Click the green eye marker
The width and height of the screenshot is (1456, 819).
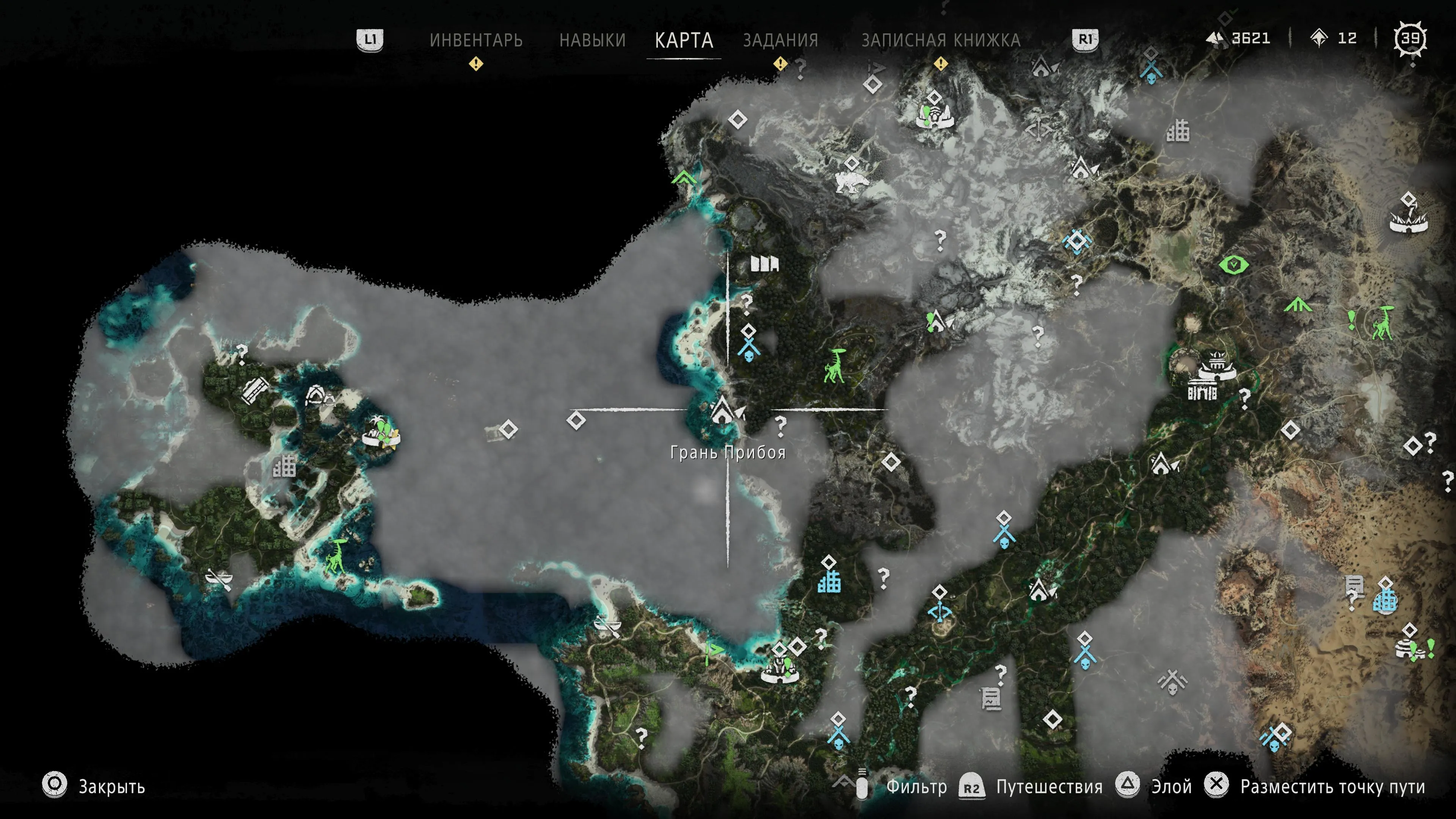tap(1233, 265)
